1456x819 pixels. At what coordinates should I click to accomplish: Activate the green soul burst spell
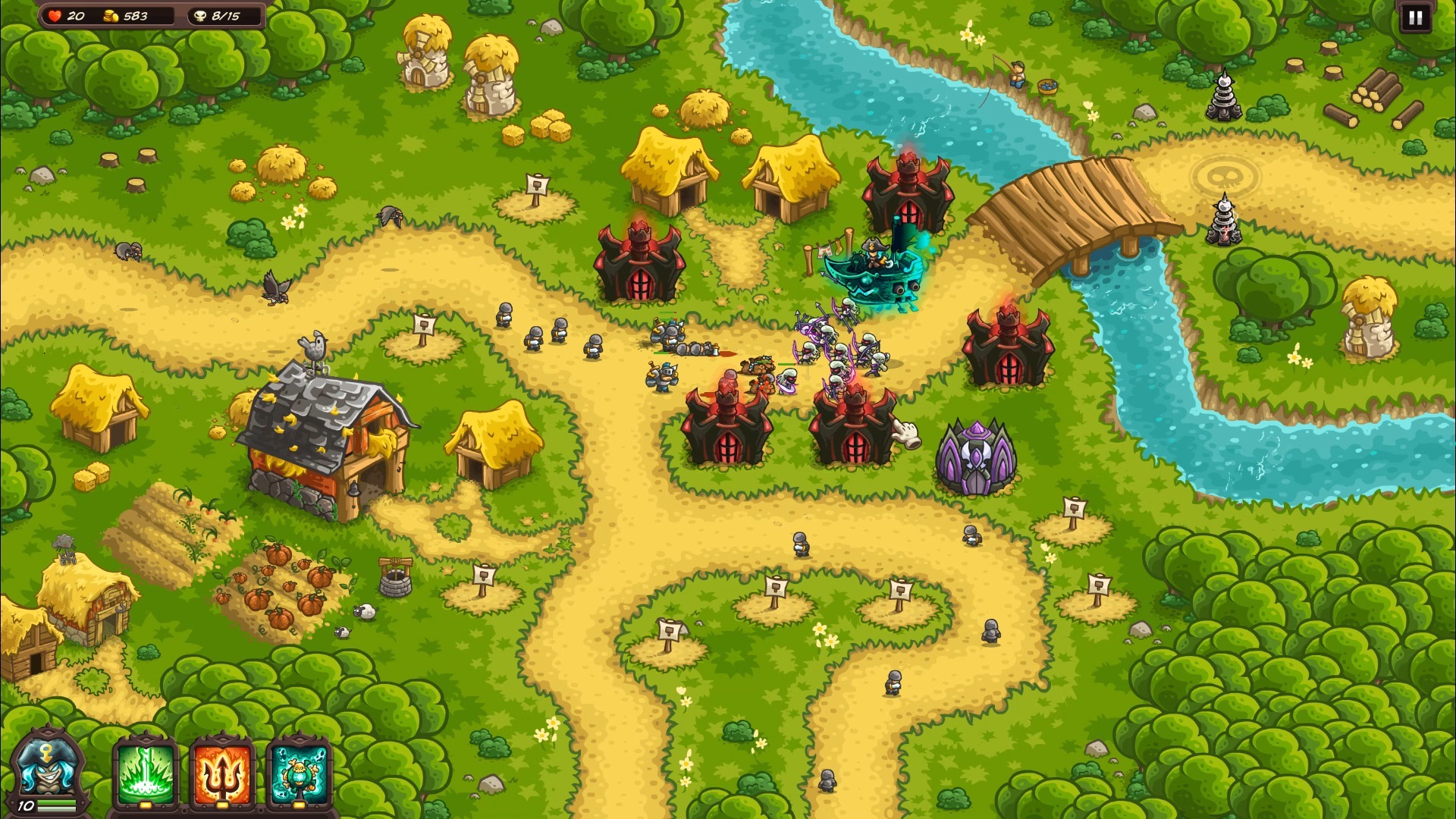[x=145, y=773]
